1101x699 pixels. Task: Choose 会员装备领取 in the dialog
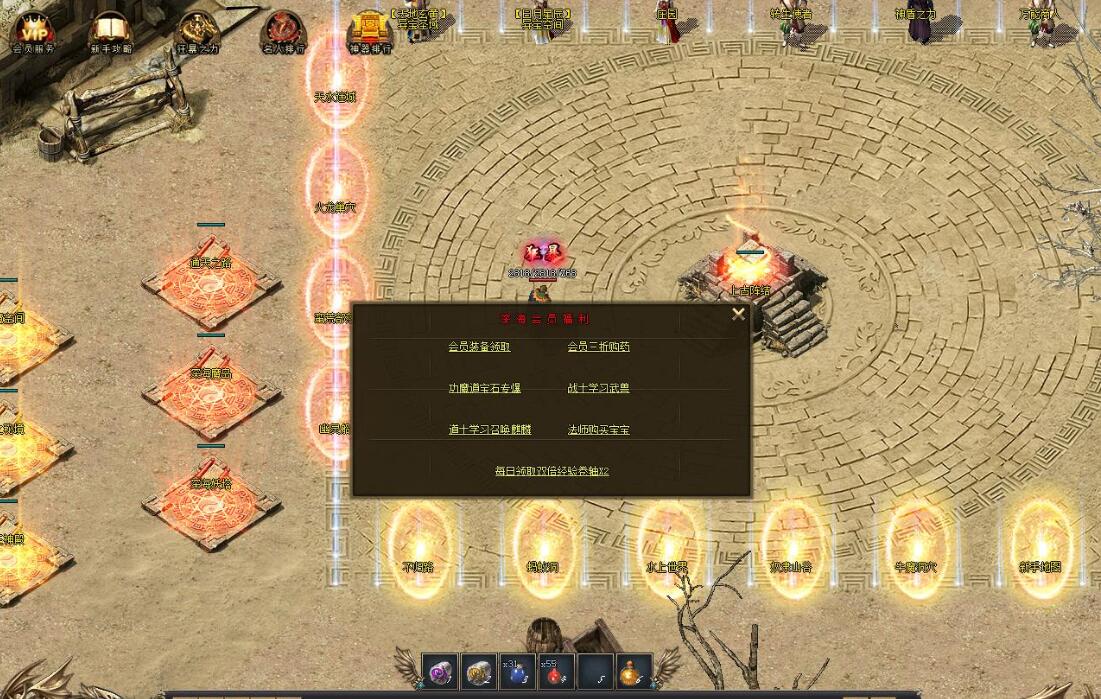point(479,347)
